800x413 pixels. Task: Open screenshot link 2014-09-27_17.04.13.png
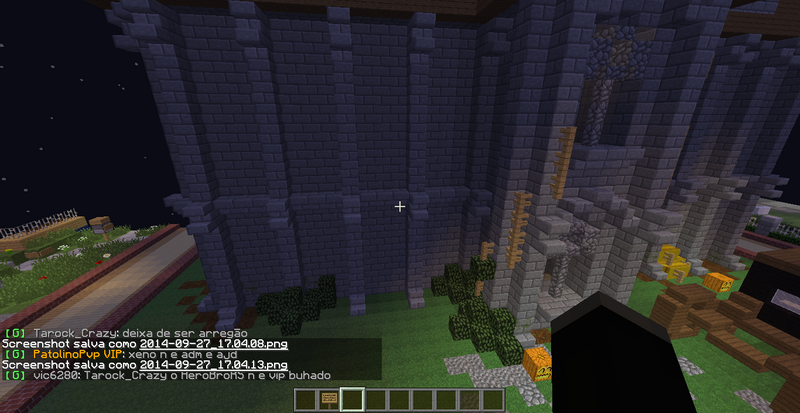214,365
